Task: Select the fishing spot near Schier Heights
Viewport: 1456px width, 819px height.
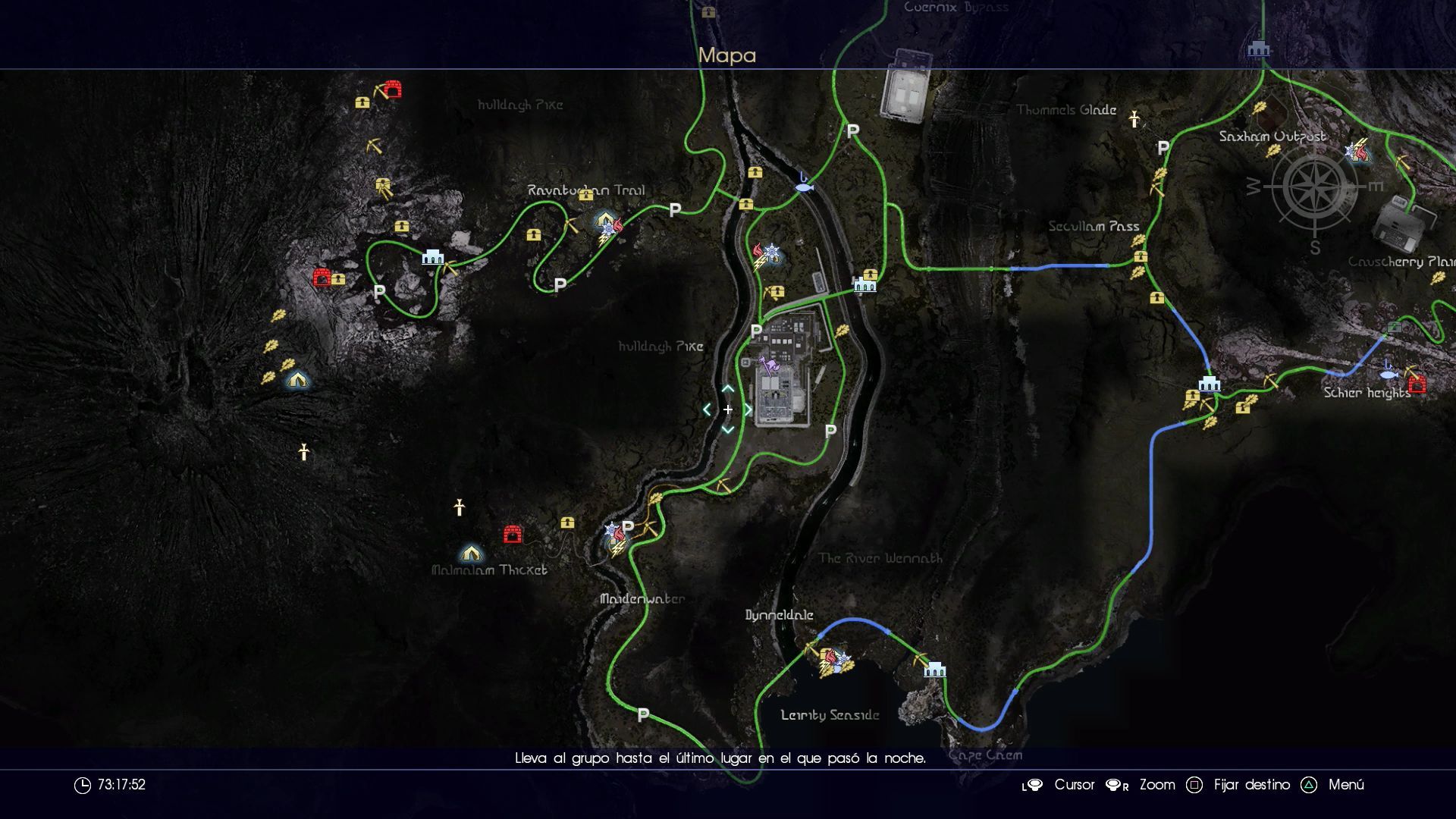Action: point(1389,372)
